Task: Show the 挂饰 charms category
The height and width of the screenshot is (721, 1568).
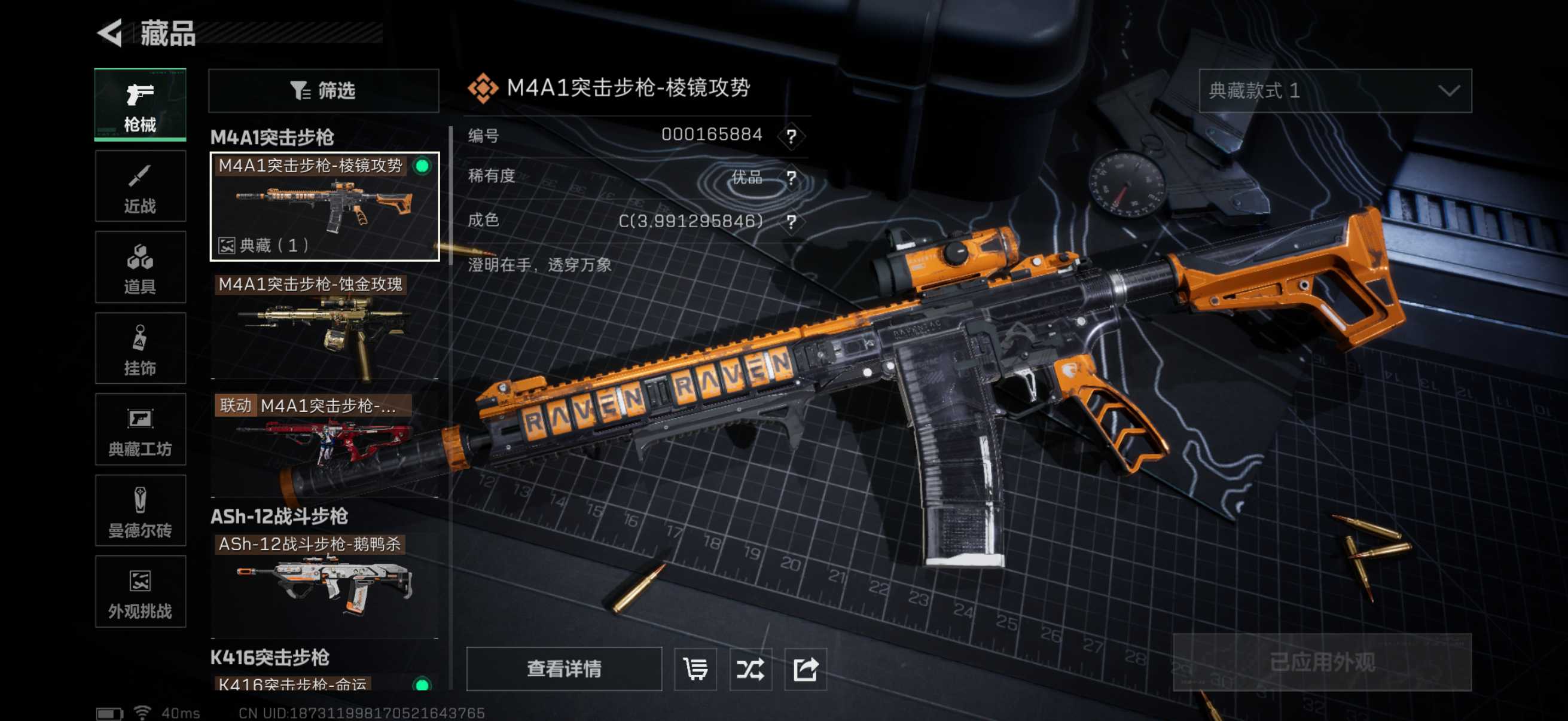Action: pyautogui.click(x=140, y=349)
